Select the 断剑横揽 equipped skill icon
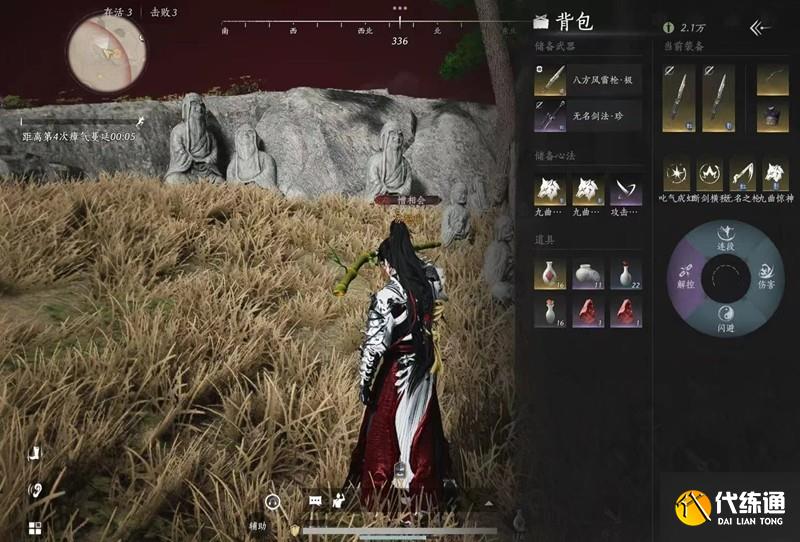The height and width of the screenshot is (542, 800). 710,175
